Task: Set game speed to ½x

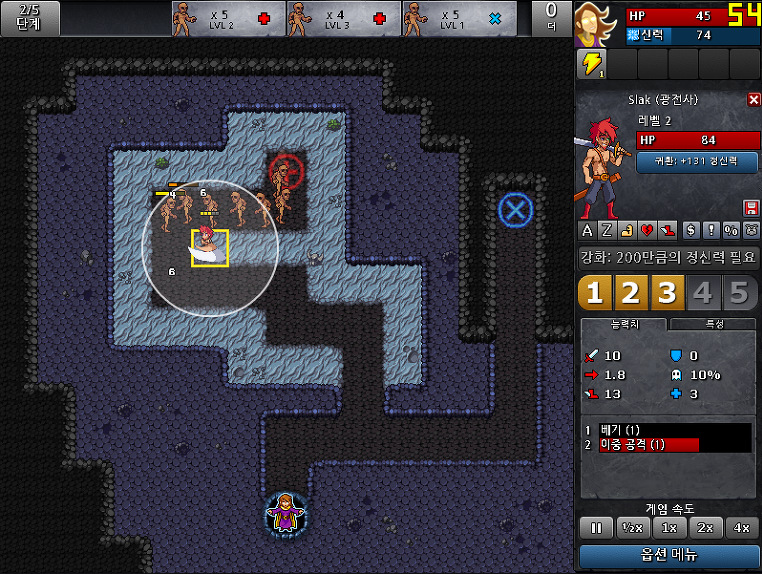Action: click(x=631, y=527)
